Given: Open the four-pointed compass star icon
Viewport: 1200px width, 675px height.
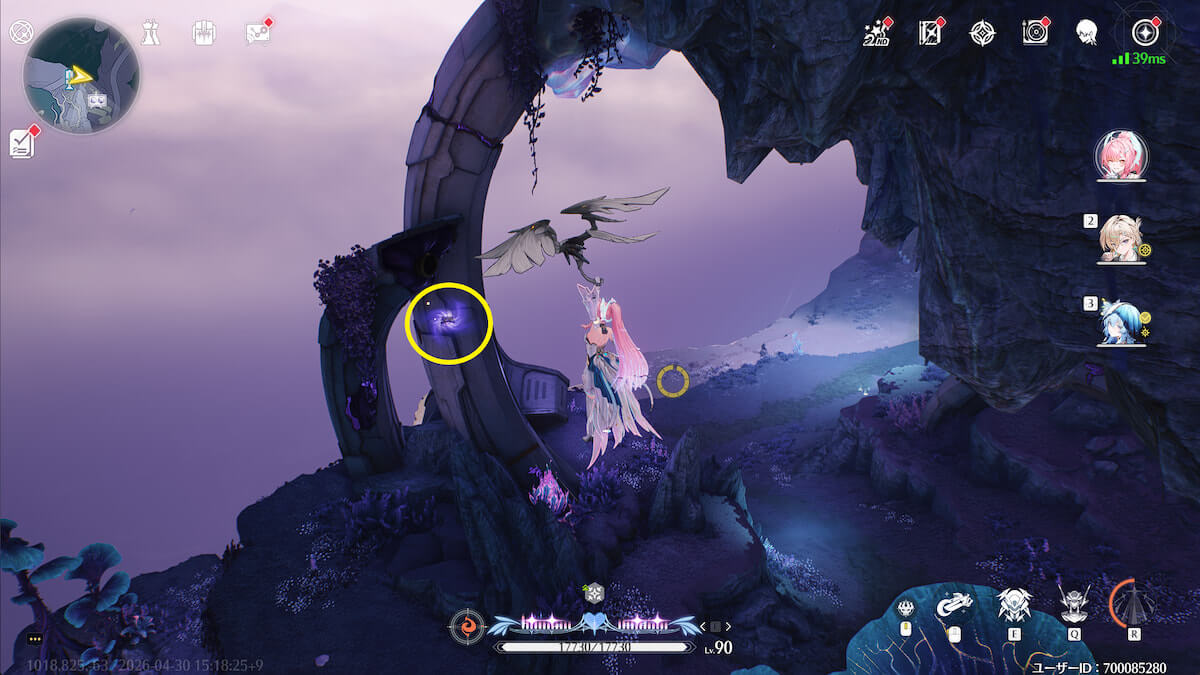Looking at the screenshot, I should [982, 33].
